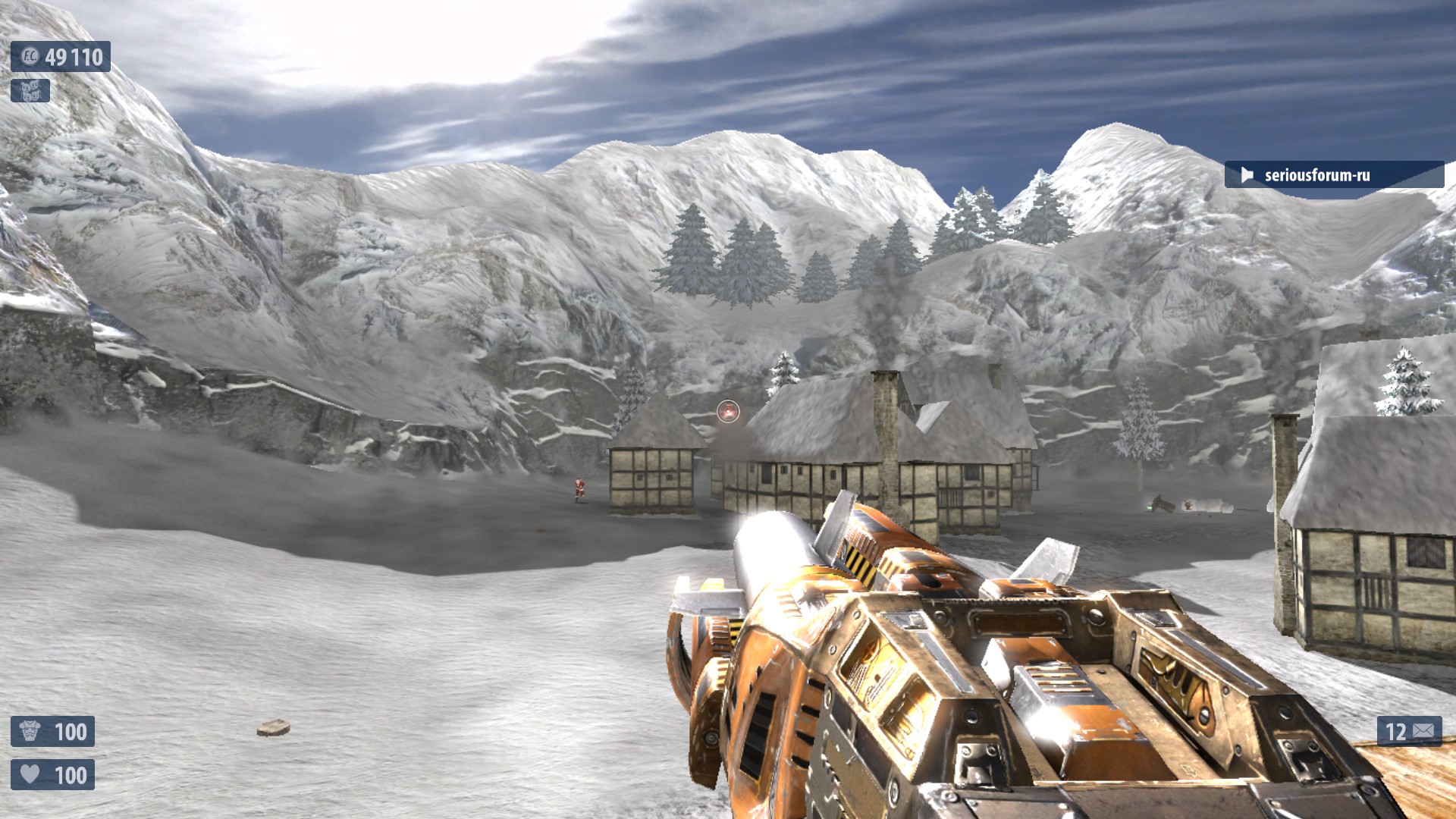The width and height of the screenshot is (1456, 819).
Task: Open the unread messages envelope icon
Action: tap(1423, 731)
